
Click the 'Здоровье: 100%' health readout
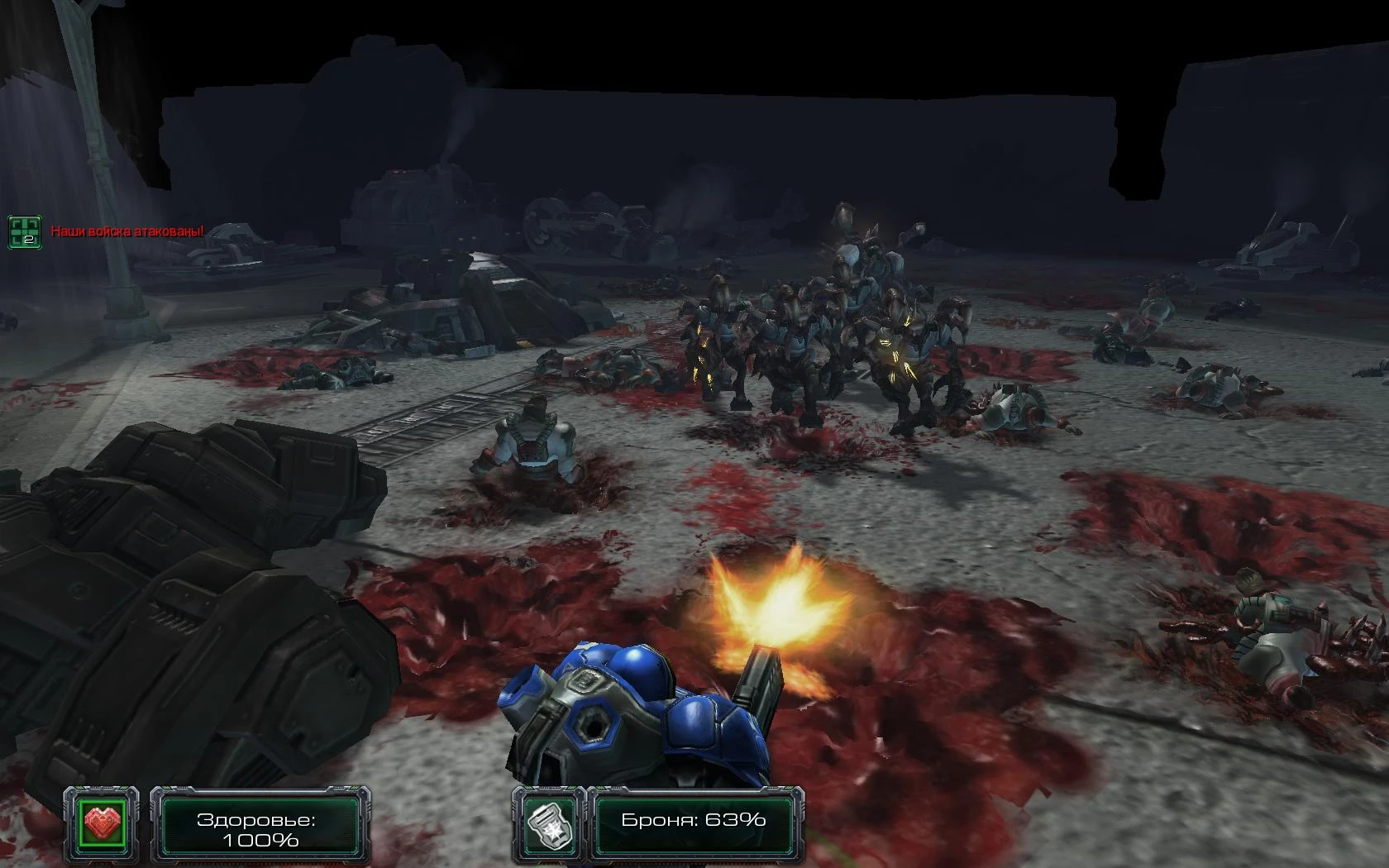[x=256, y=830]
